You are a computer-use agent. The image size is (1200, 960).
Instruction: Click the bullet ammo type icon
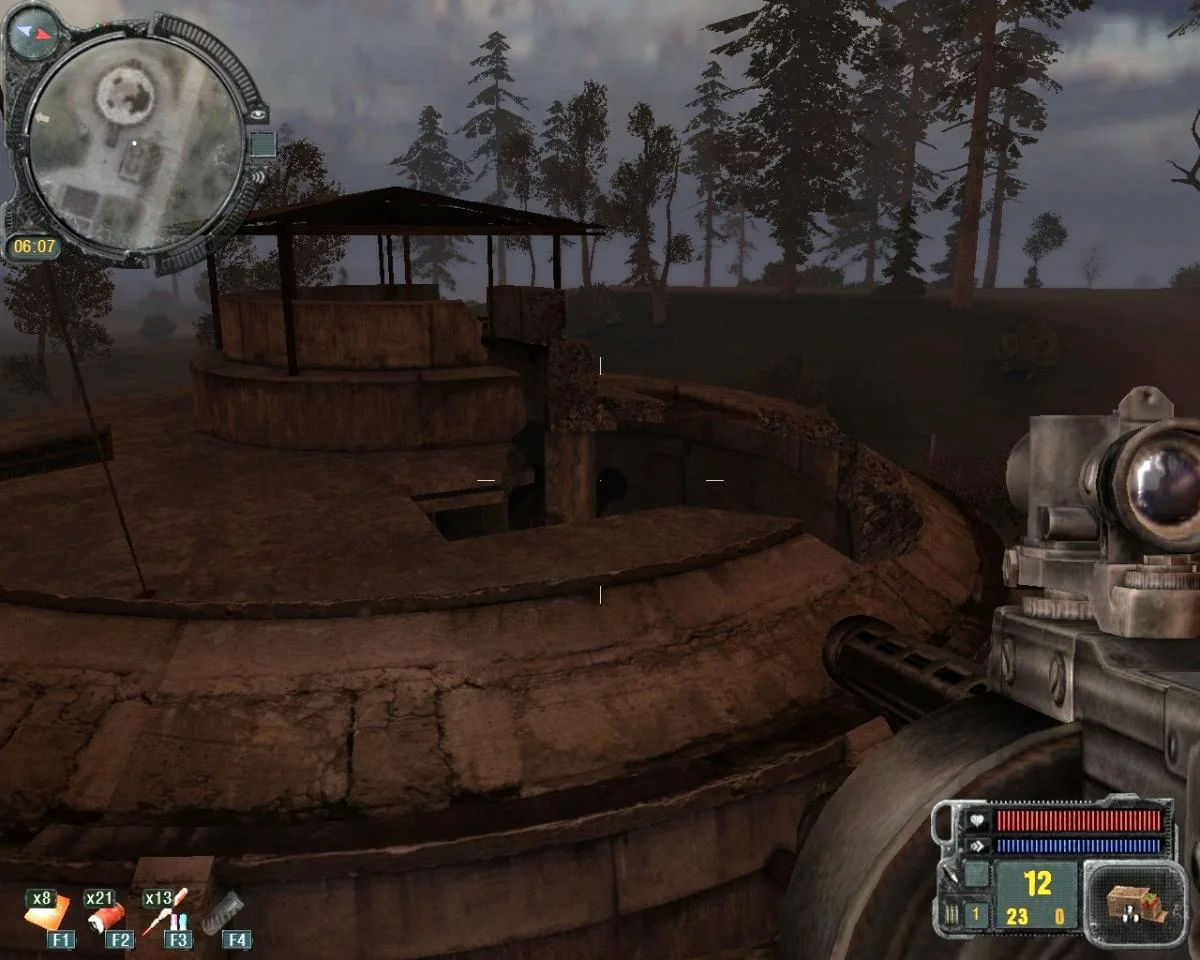949,911
